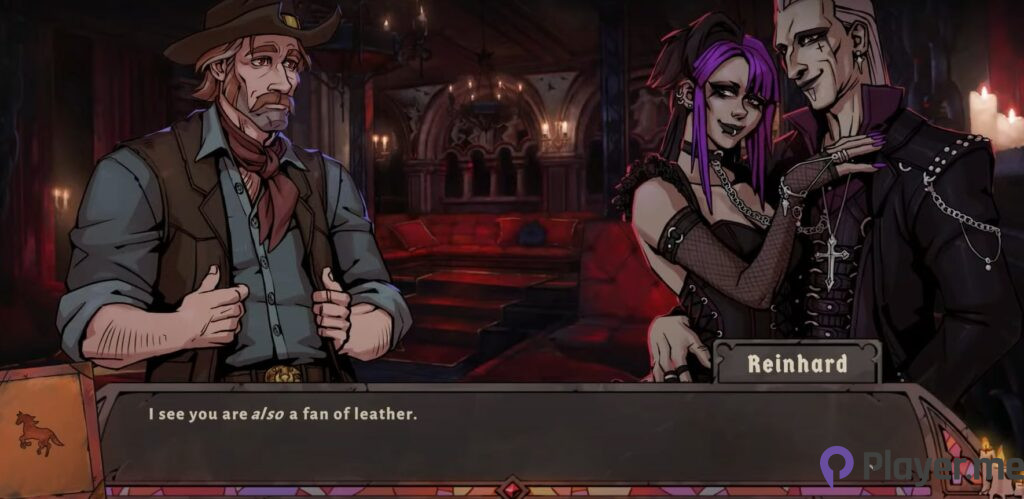The height and width of the screenshot is (499, 1024).
Task: Click the red gem below the dialogue box
Action: (x=512, y=489)
